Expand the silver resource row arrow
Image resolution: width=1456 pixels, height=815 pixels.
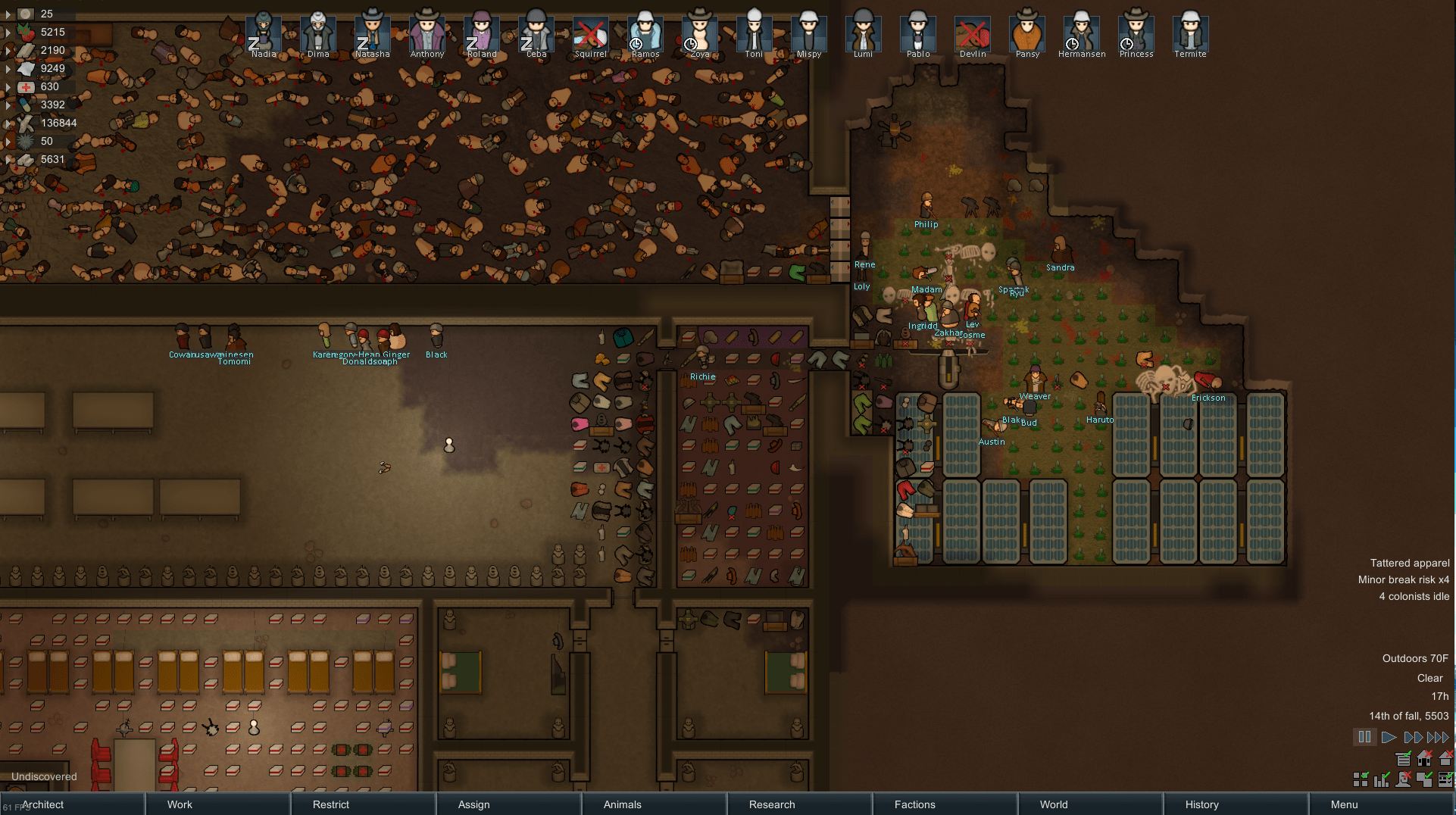(x=8, y=14)
